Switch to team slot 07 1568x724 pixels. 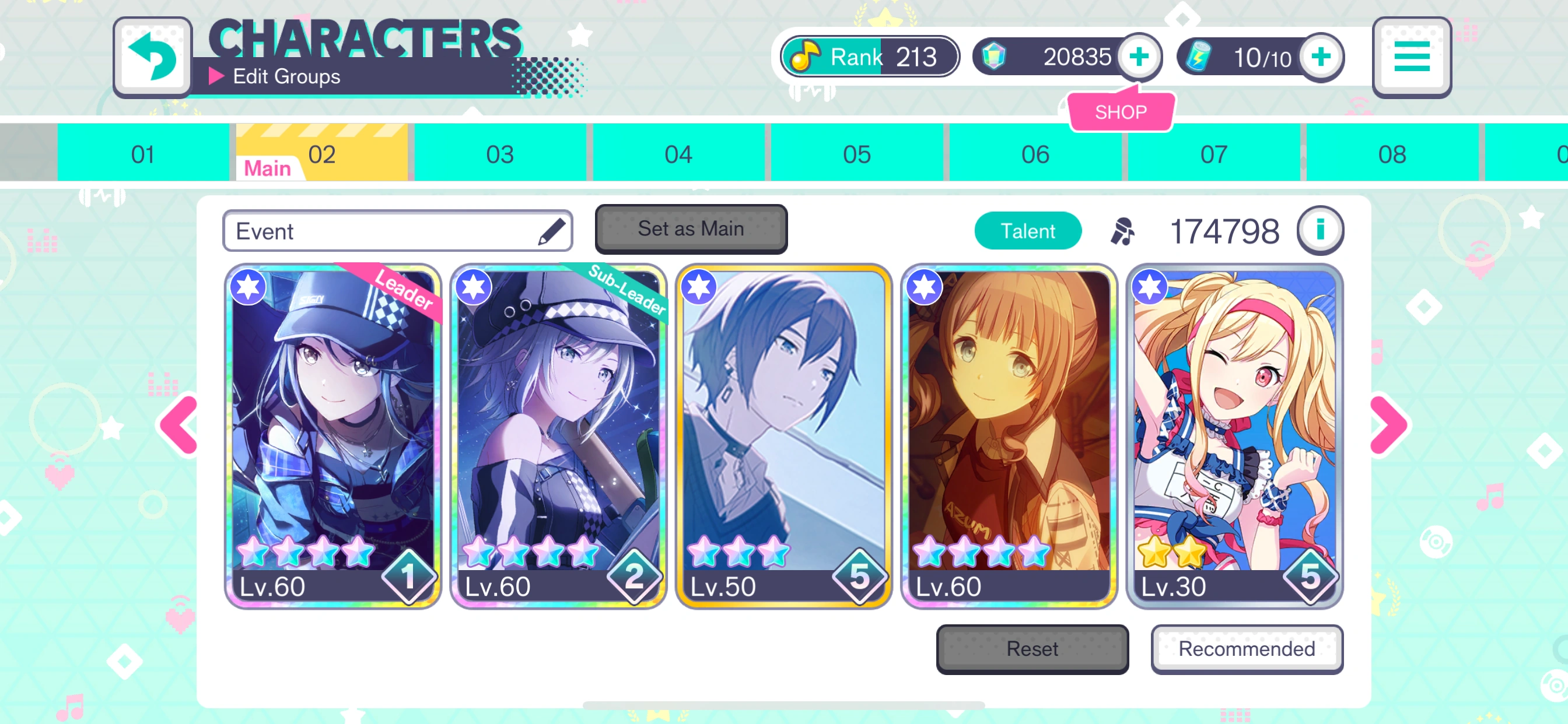1214,154
